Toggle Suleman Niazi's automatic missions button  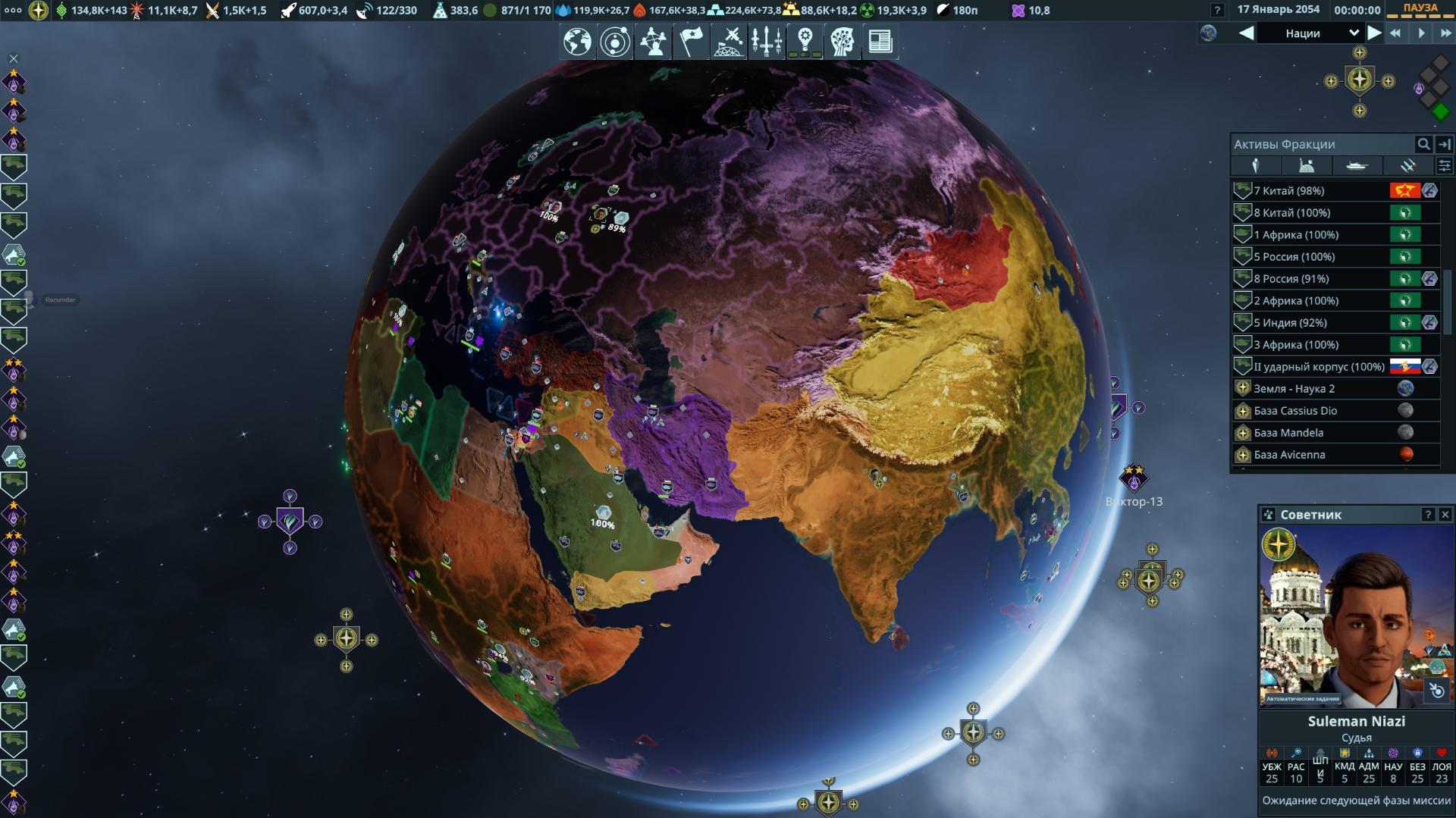click(1436, 691)
